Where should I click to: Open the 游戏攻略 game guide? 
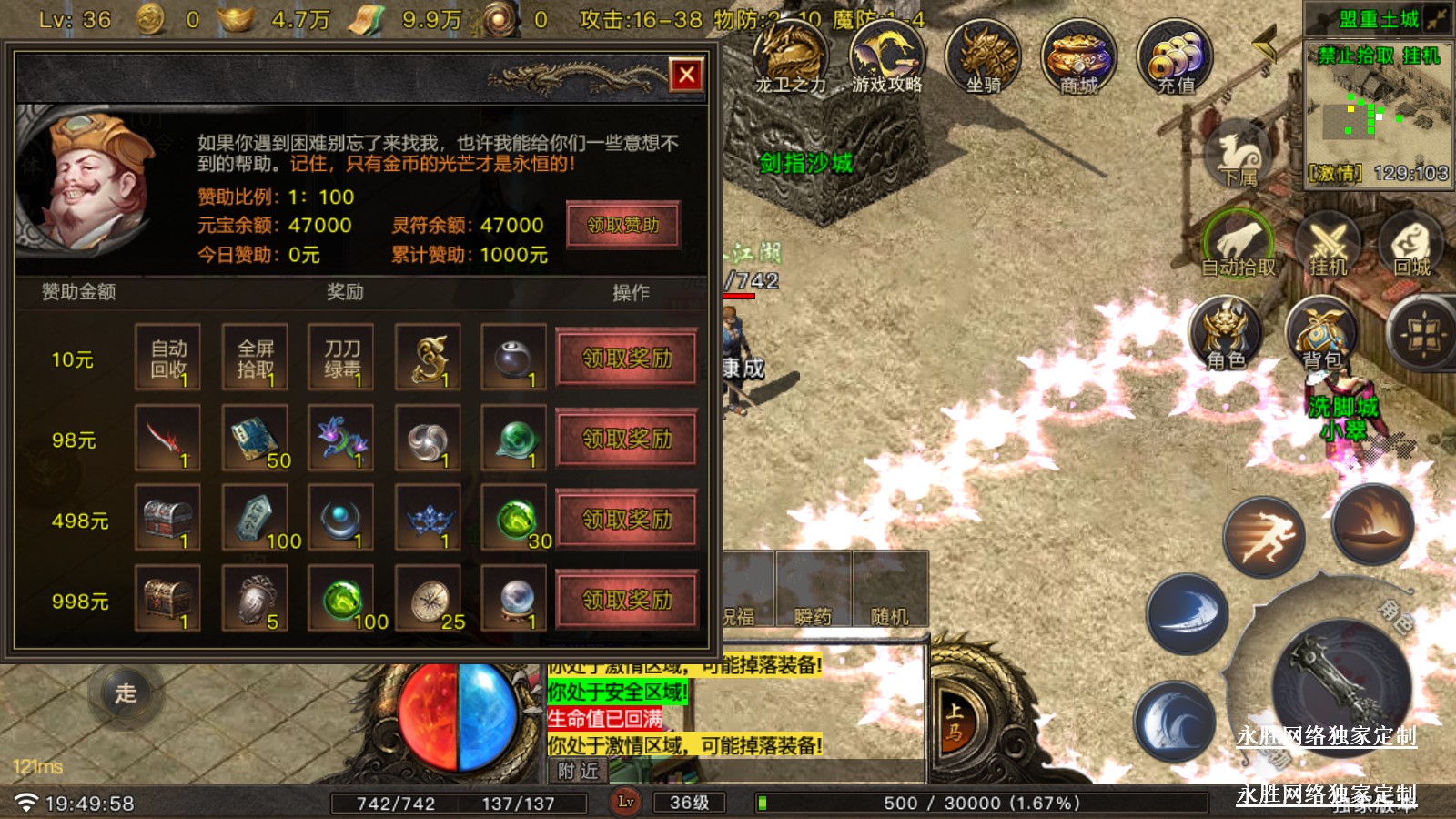(886, 56)
